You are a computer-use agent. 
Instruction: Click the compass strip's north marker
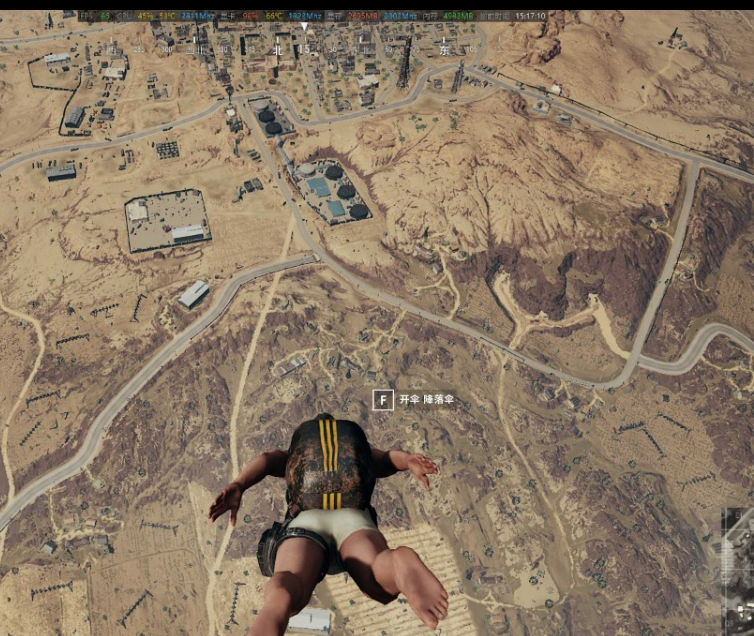(x=277, y=49)
